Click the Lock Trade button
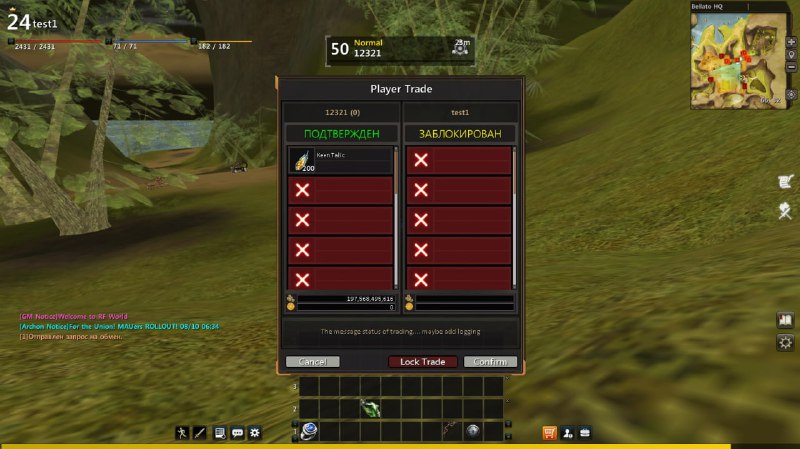The height and width of the screenshot is (449, 800). click(x=423, y=362)
